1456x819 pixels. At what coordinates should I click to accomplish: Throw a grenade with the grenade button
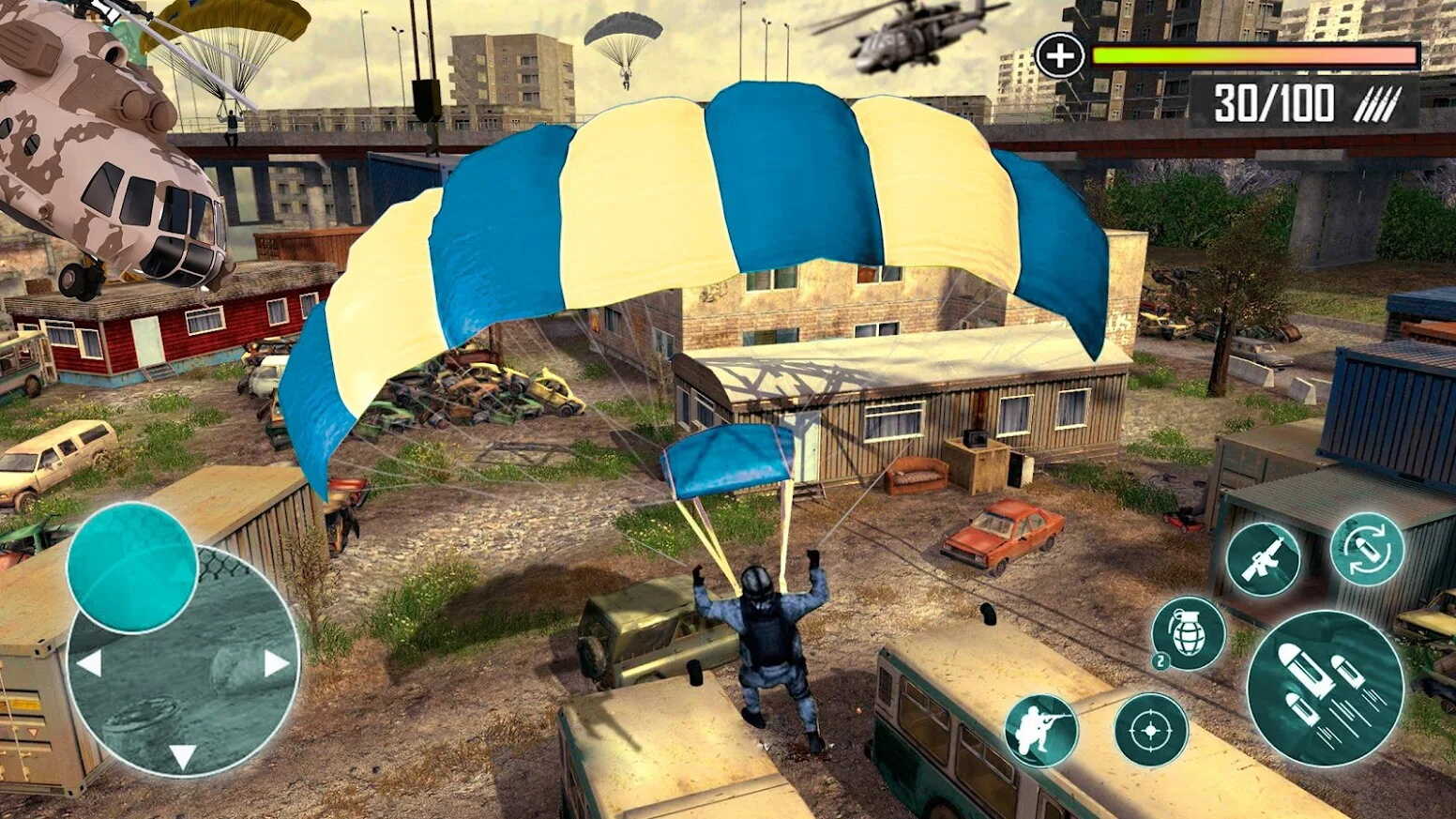point(1189,633)
